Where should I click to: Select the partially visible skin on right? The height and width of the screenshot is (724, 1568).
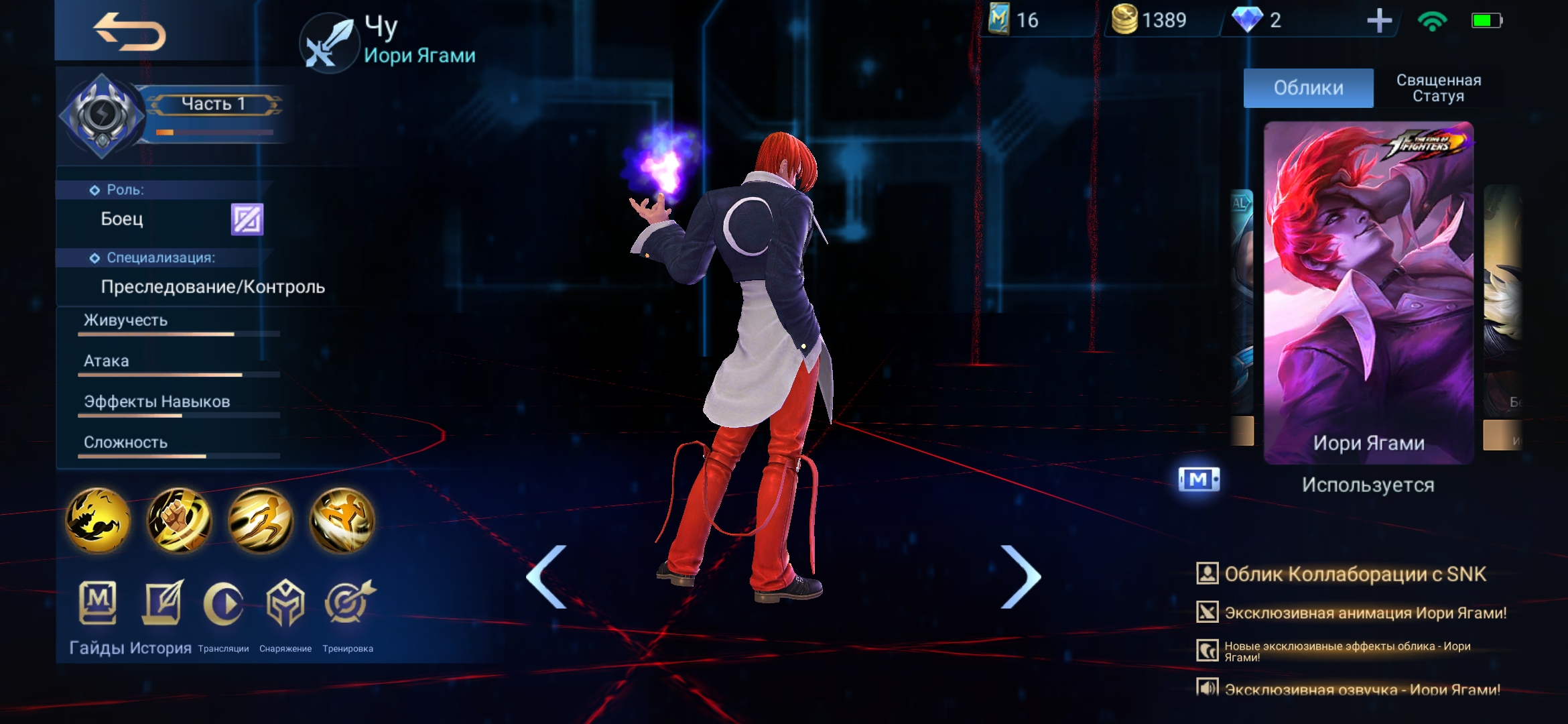click(x=1503, y=315)
